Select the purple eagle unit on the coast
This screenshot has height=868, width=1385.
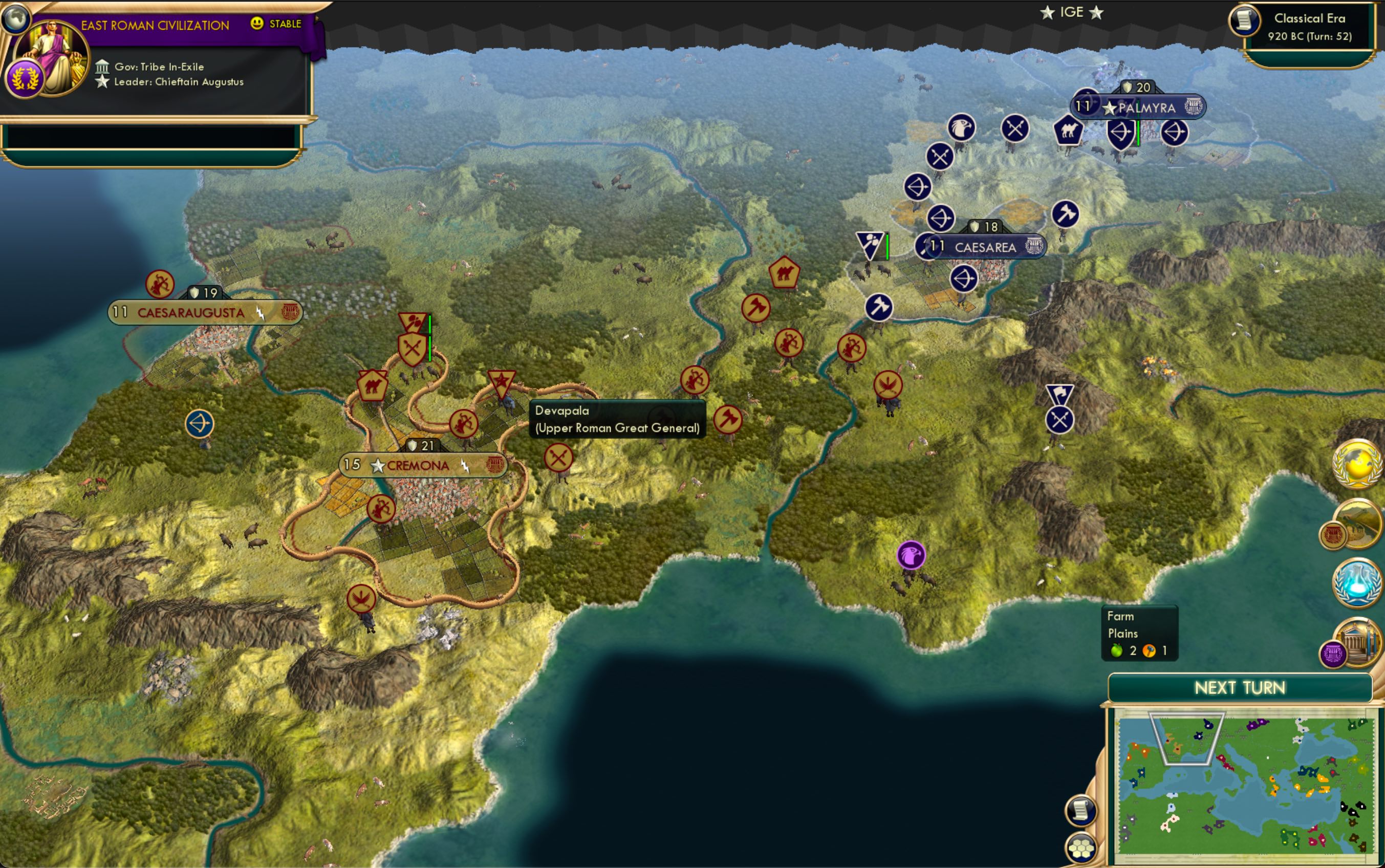911,556
